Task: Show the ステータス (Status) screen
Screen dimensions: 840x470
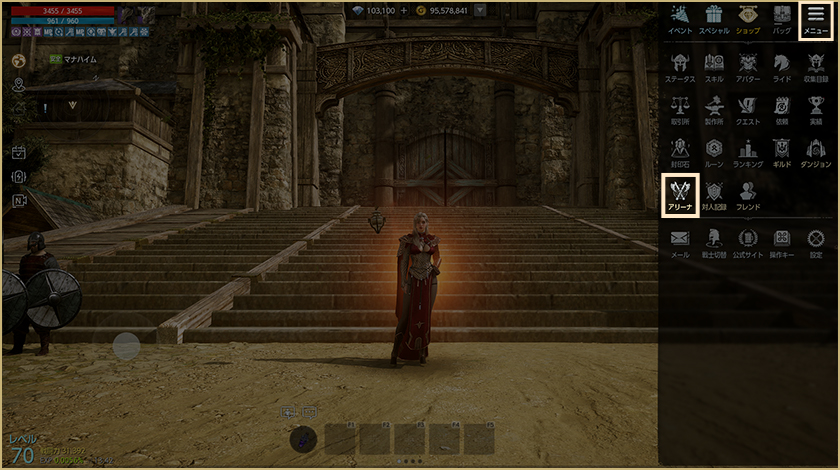Action: 680,66
